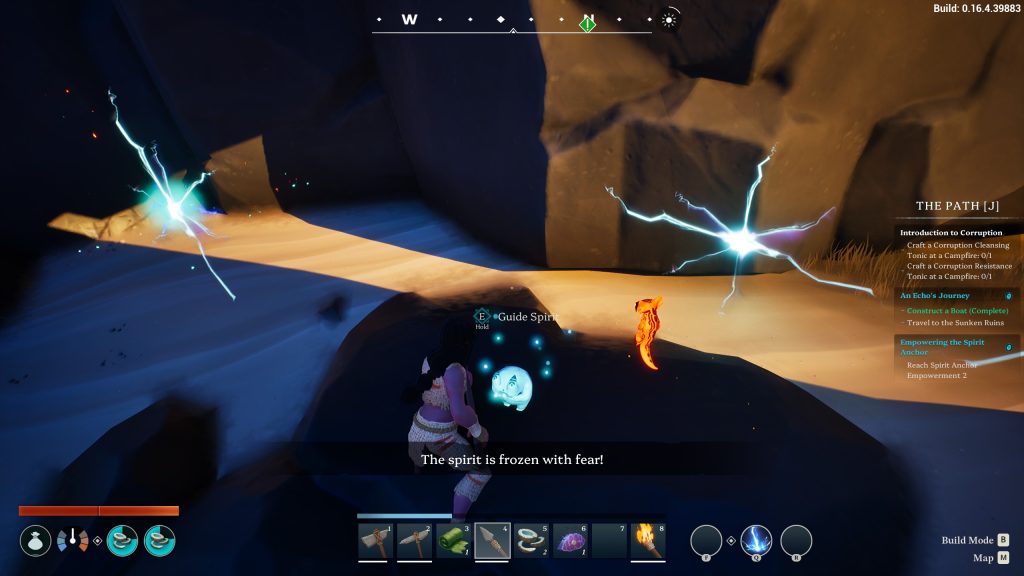Choose the green rolled leaf item slot

tap(453, 540)
